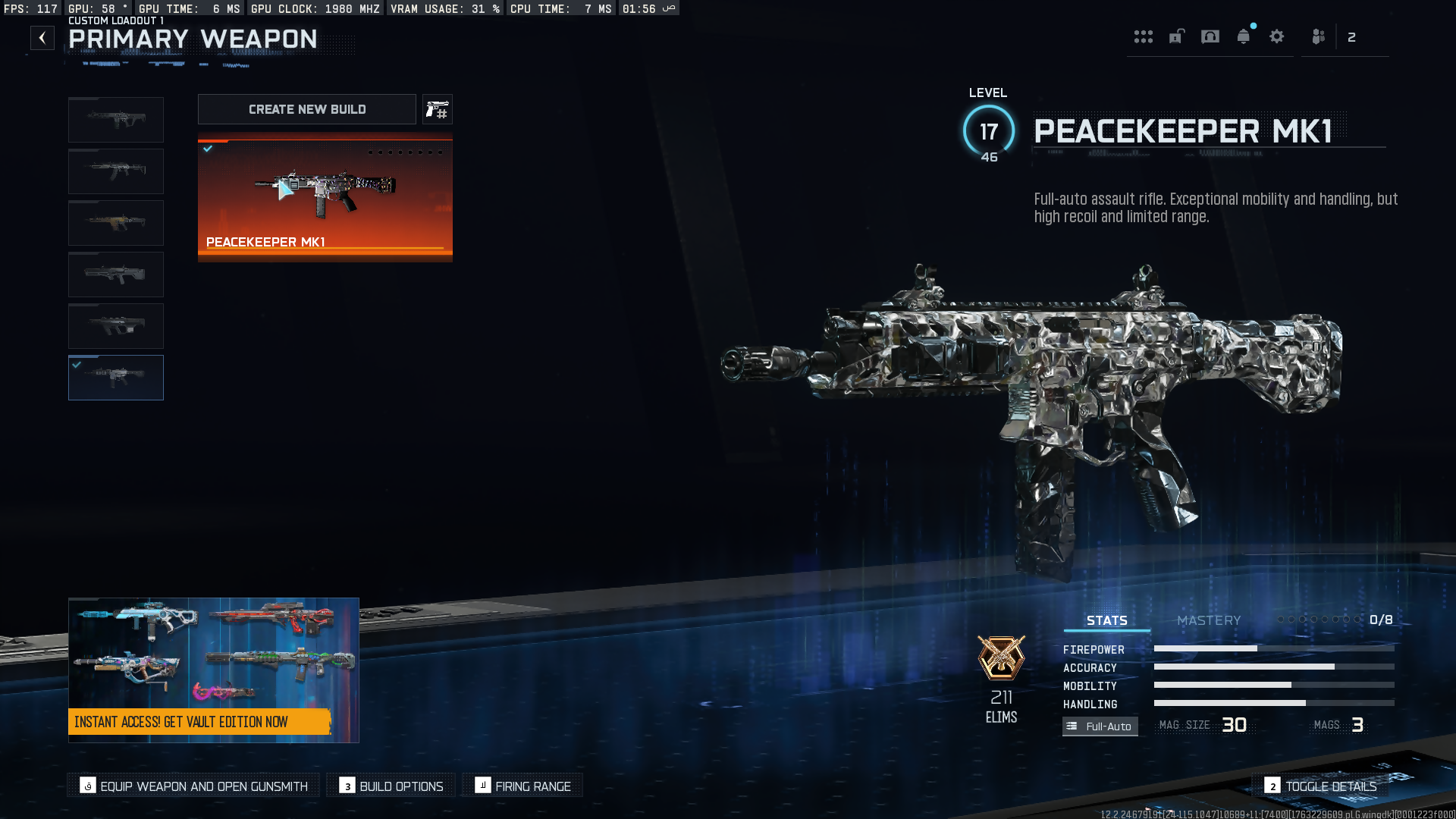
Task: Show the Stats tab
Action: click(1106, 620)
